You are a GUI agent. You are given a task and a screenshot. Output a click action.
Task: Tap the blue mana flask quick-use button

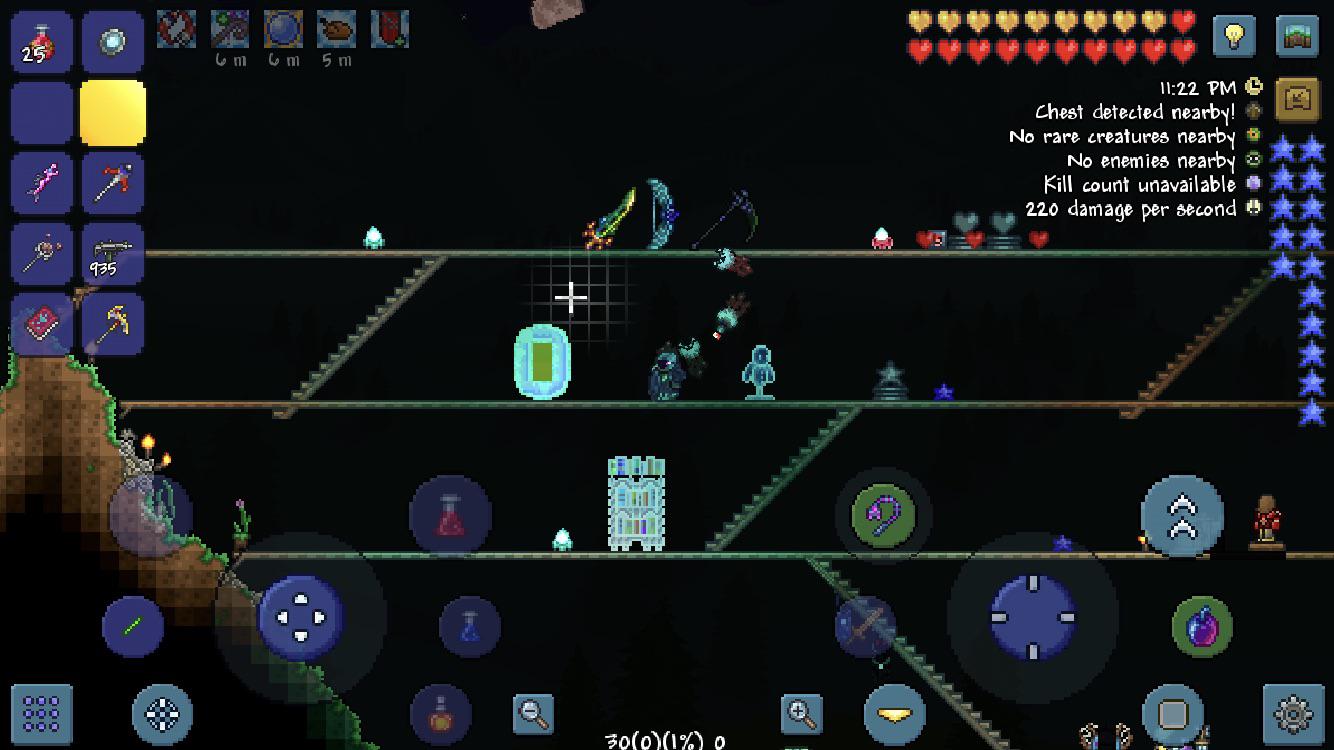click(x=471, y=623)
